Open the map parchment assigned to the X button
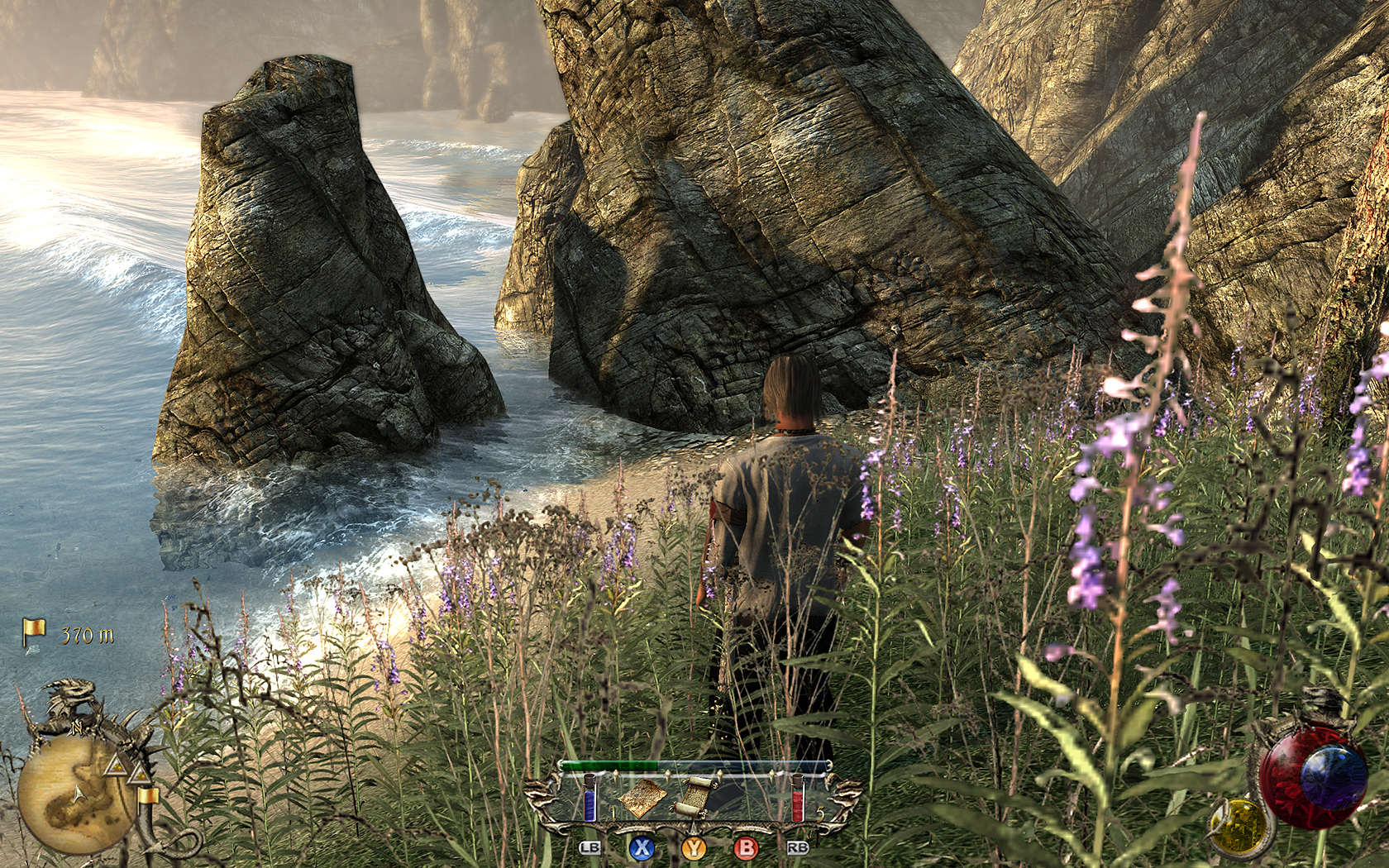Screen dimensions: 1389x868 pyautogui.click(x=641, y=798)
